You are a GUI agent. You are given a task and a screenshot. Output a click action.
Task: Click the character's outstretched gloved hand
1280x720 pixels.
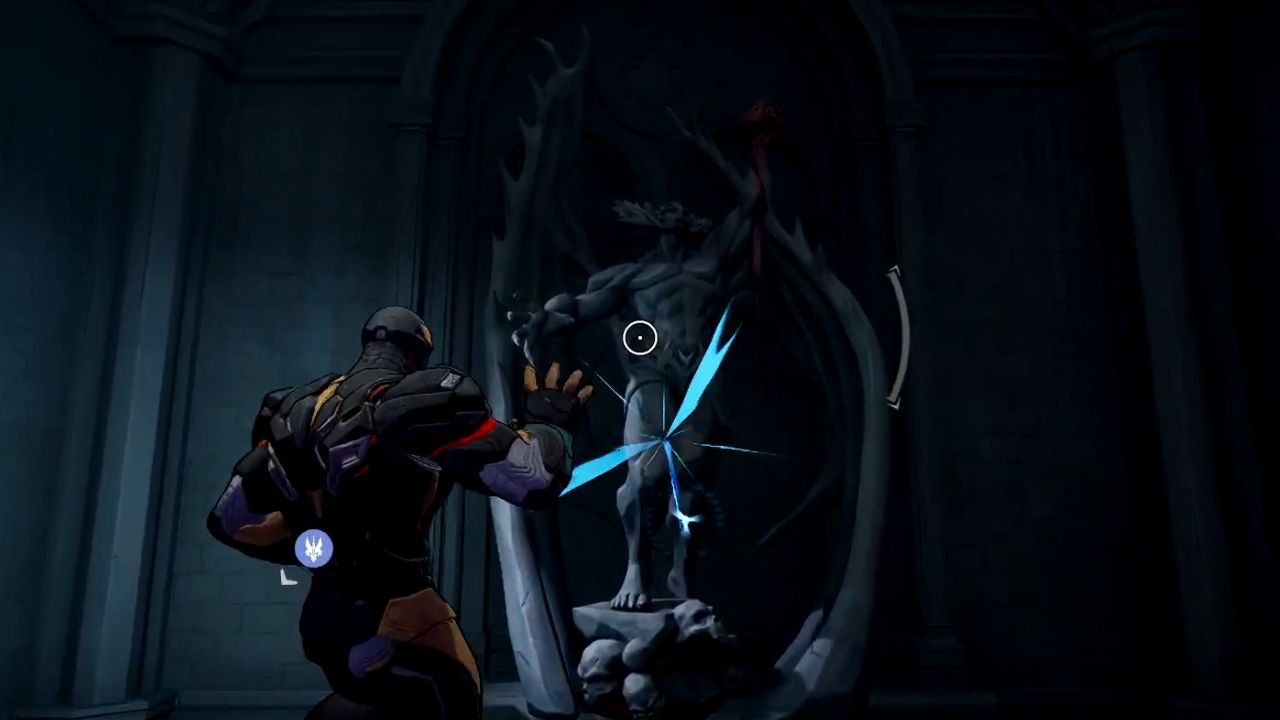(x=550, y=400)
